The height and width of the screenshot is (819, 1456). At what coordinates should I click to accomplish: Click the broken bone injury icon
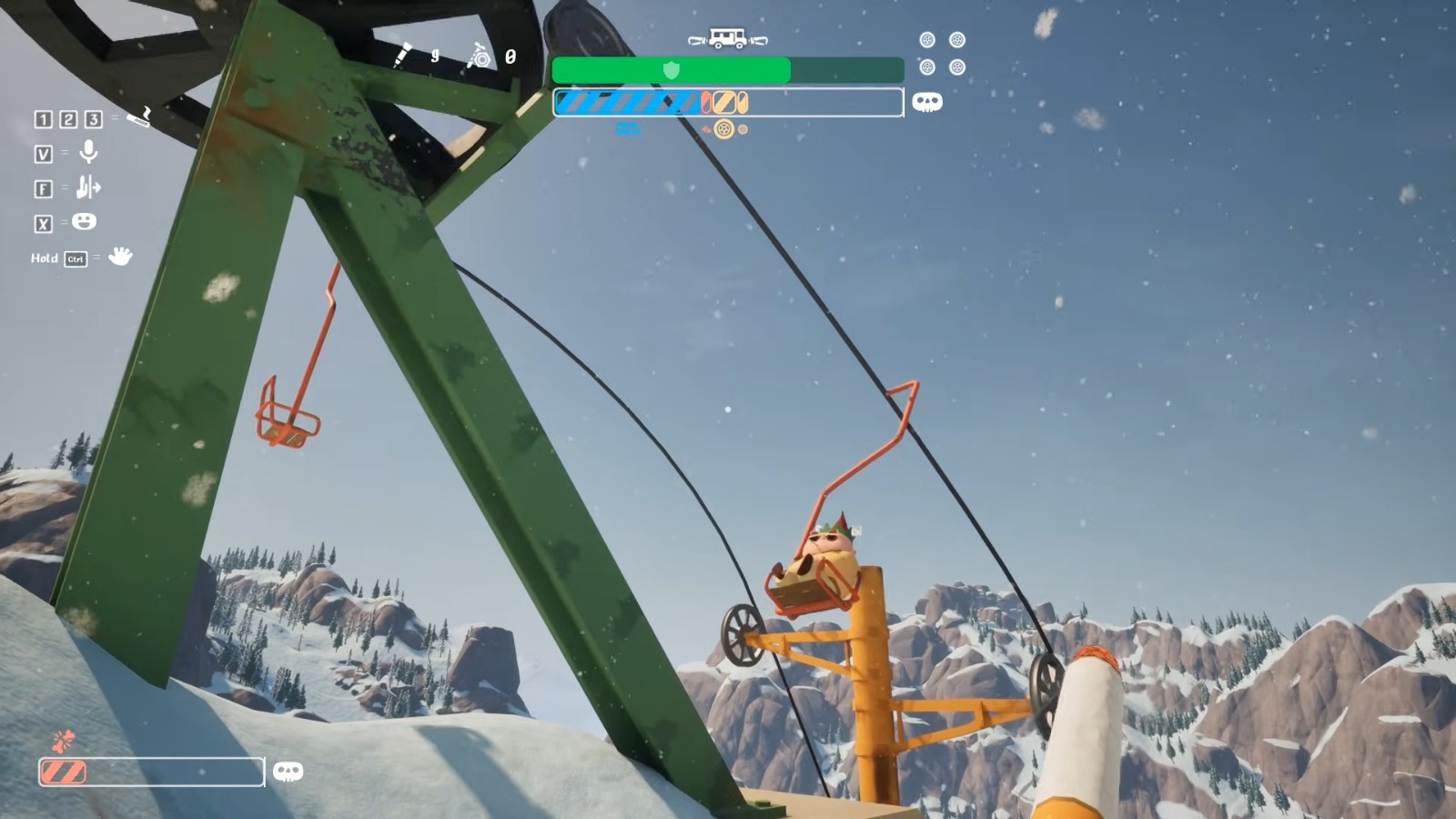62,741
